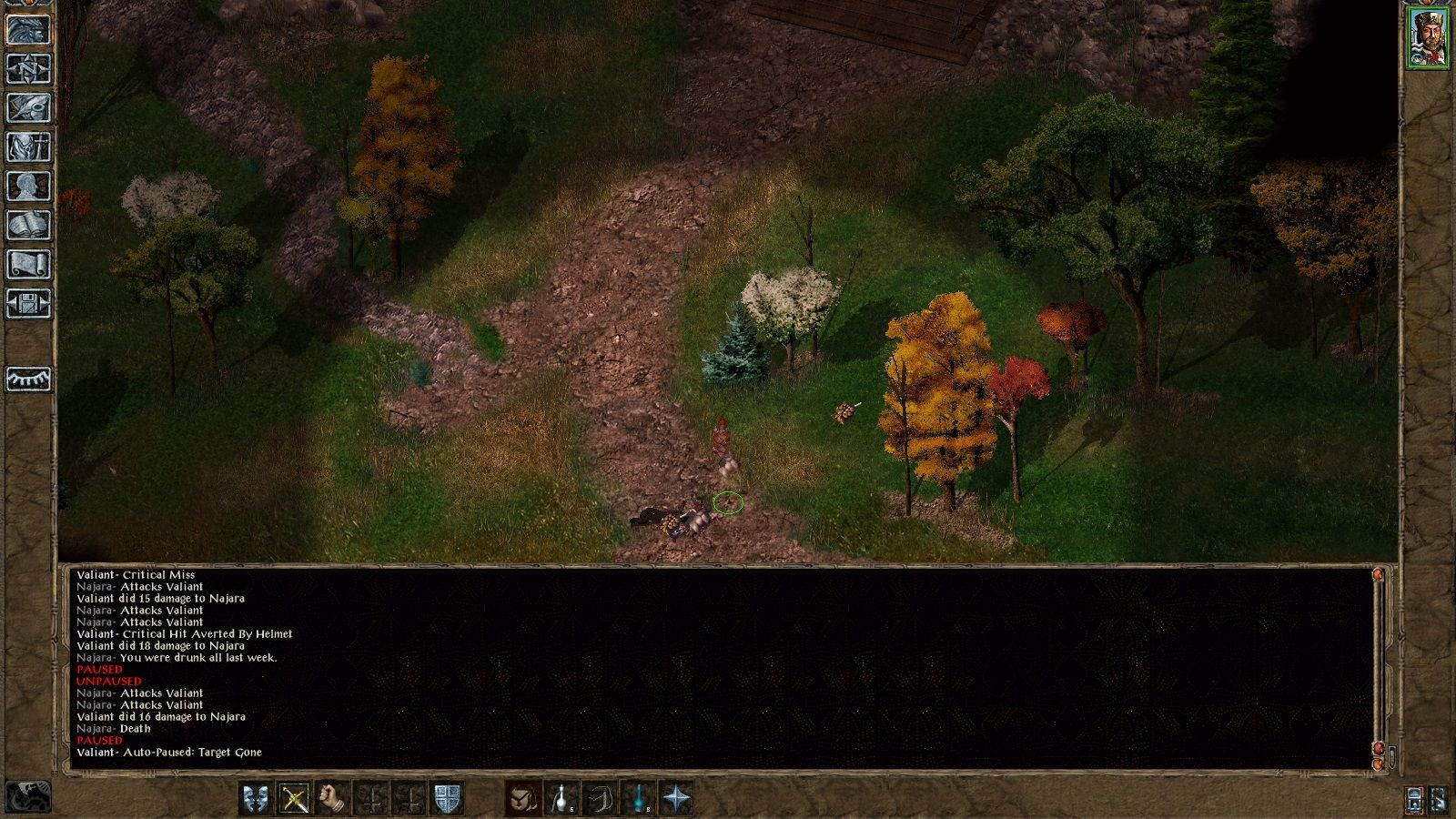Open the options floppy disk button

(29, 303)
